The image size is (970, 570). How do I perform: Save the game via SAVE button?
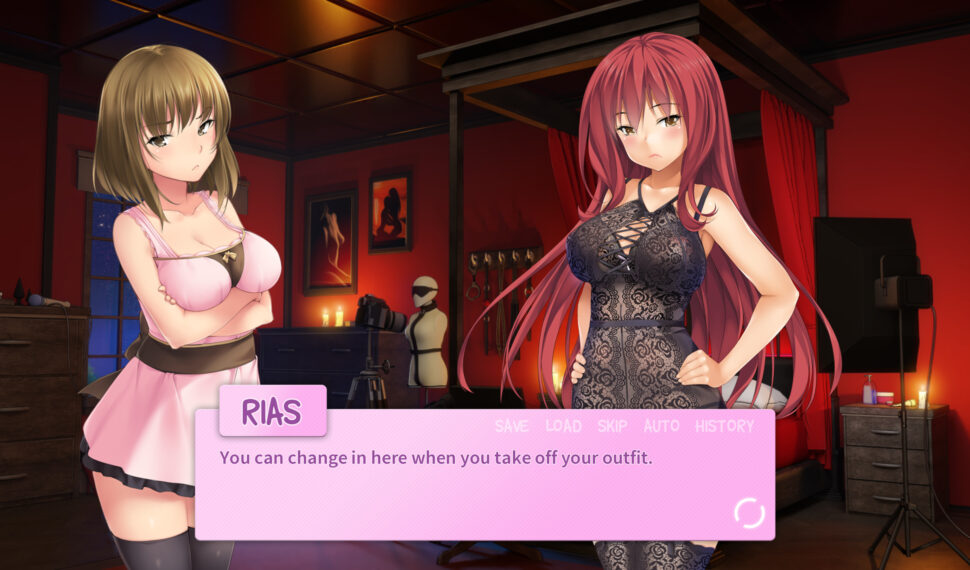511,426
